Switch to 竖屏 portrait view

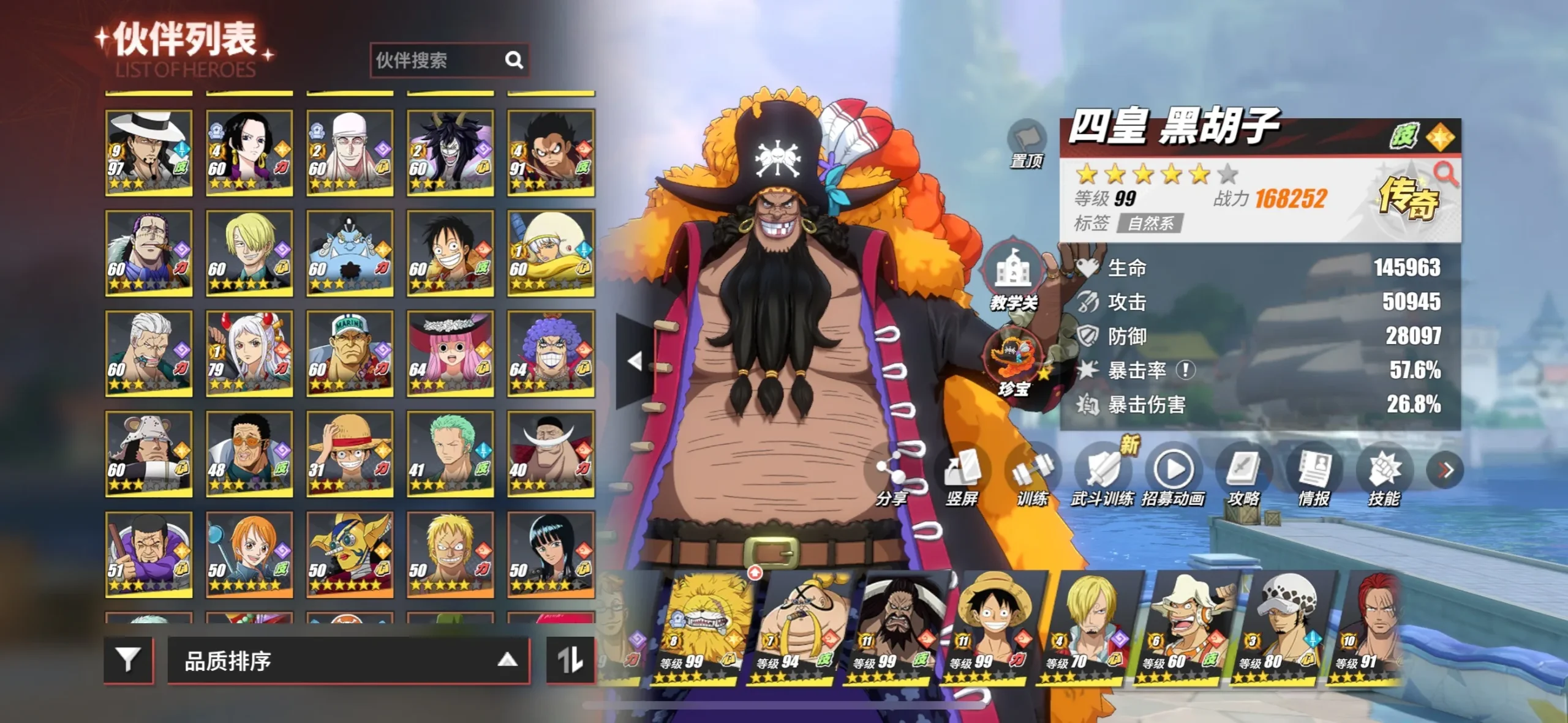[x=962, y=478]
